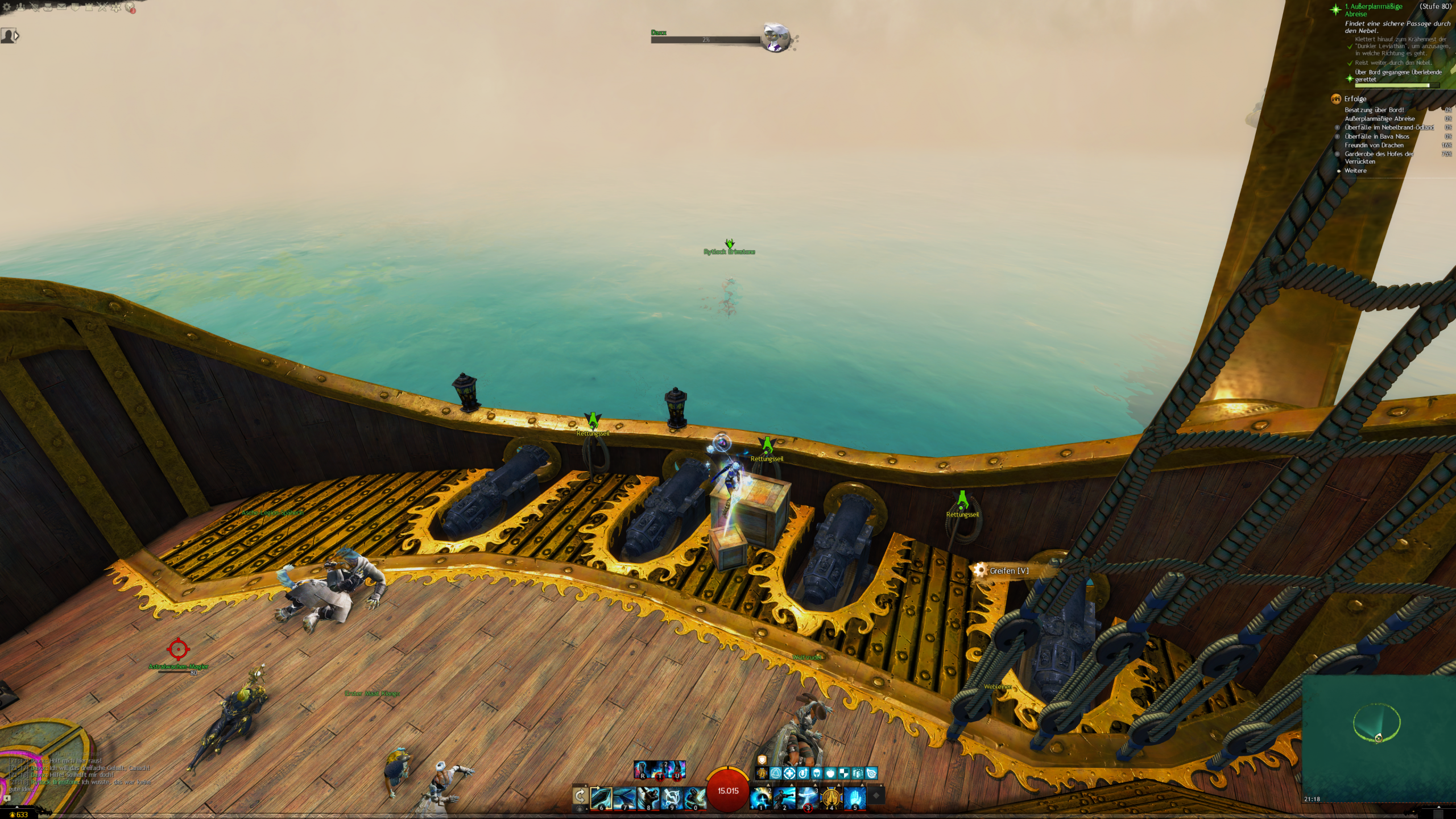
Task: Show more achievements via Weitere
Action: pyautogui.click(x=1355, y=171)
